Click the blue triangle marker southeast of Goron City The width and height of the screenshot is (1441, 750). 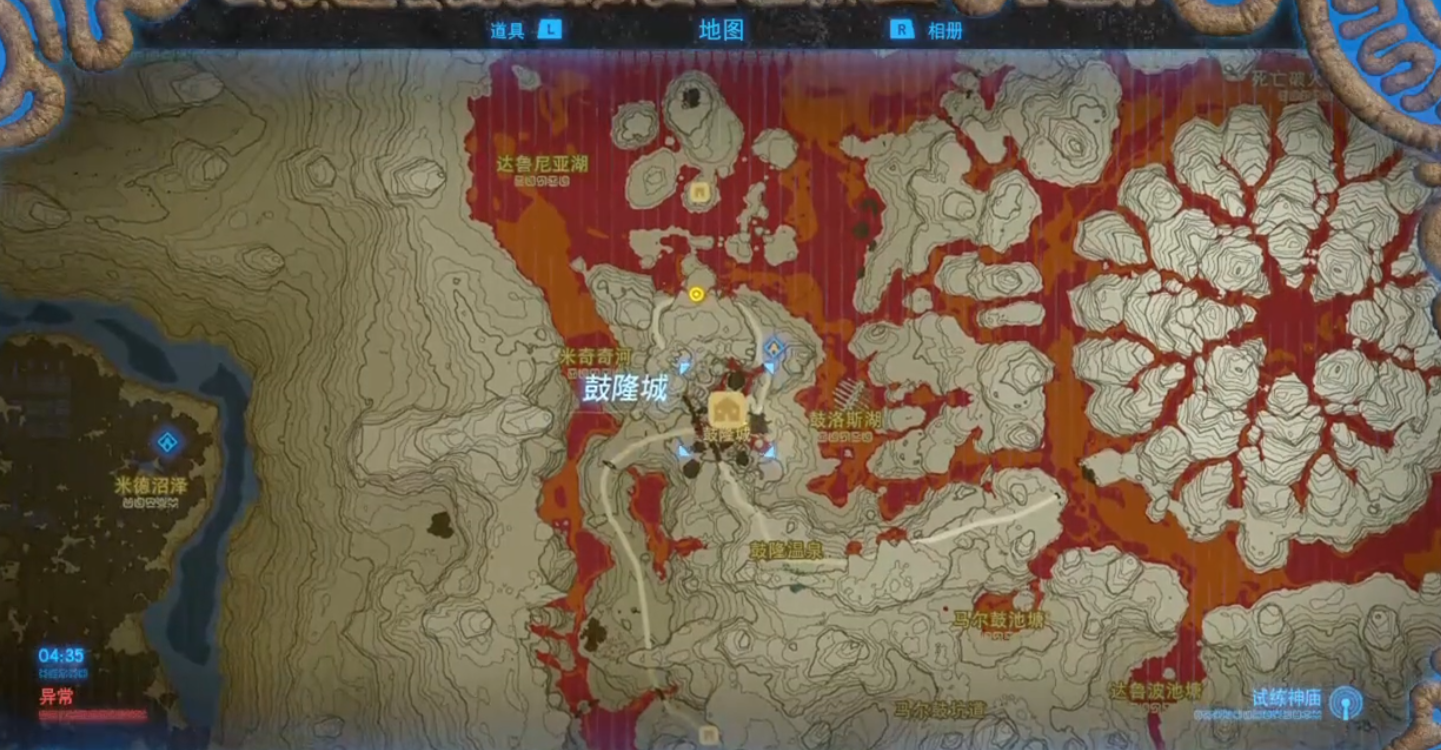(770, 450)
